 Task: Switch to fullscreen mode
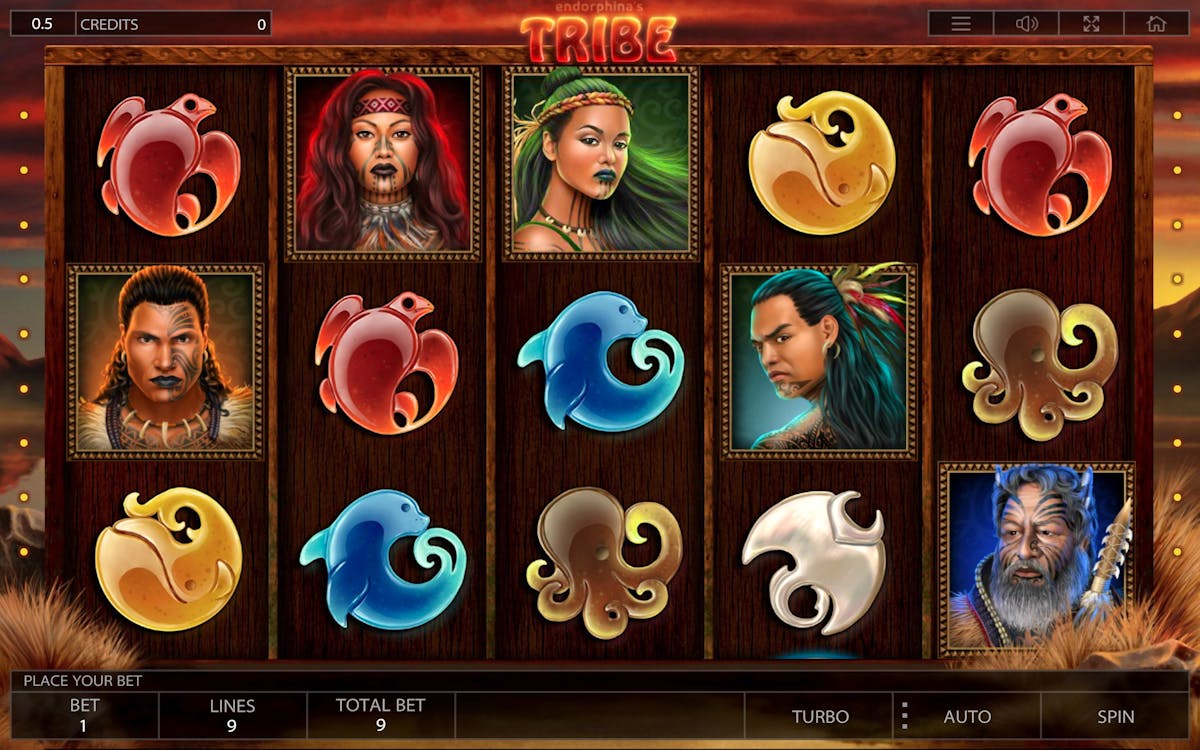[x=1092, y=24]
